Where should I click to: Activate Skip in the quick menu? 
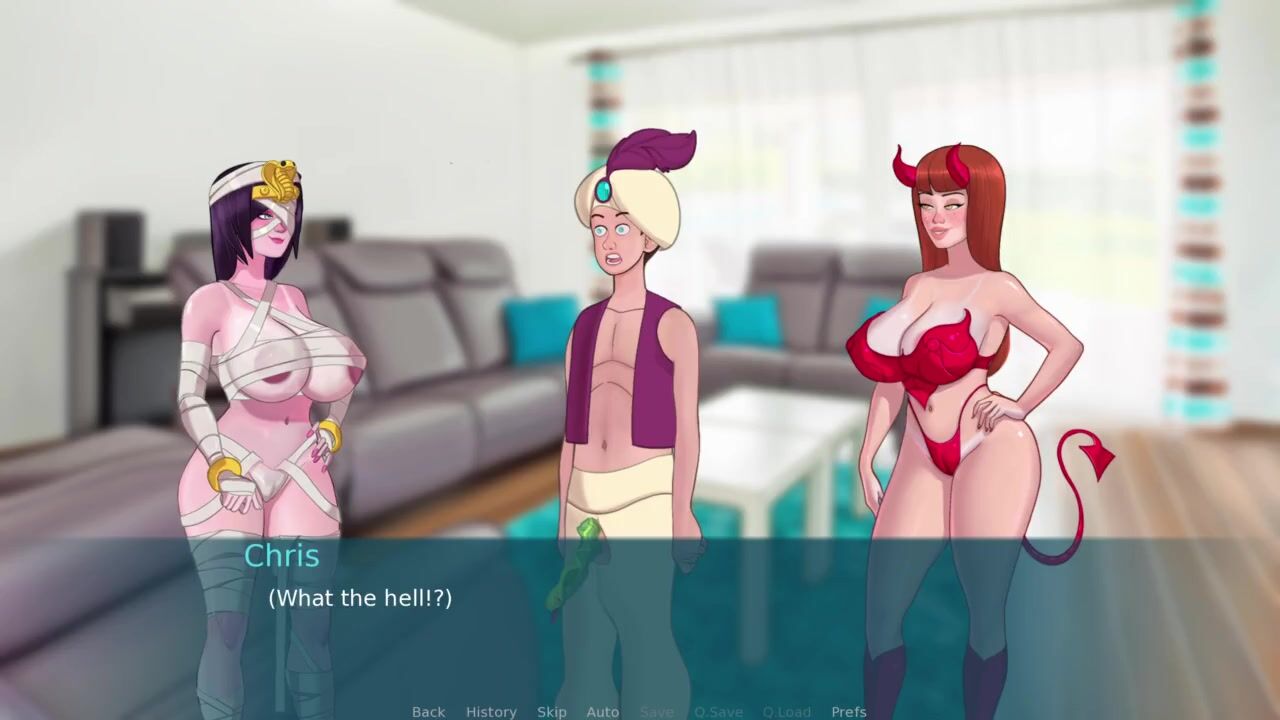click(551, 711)
